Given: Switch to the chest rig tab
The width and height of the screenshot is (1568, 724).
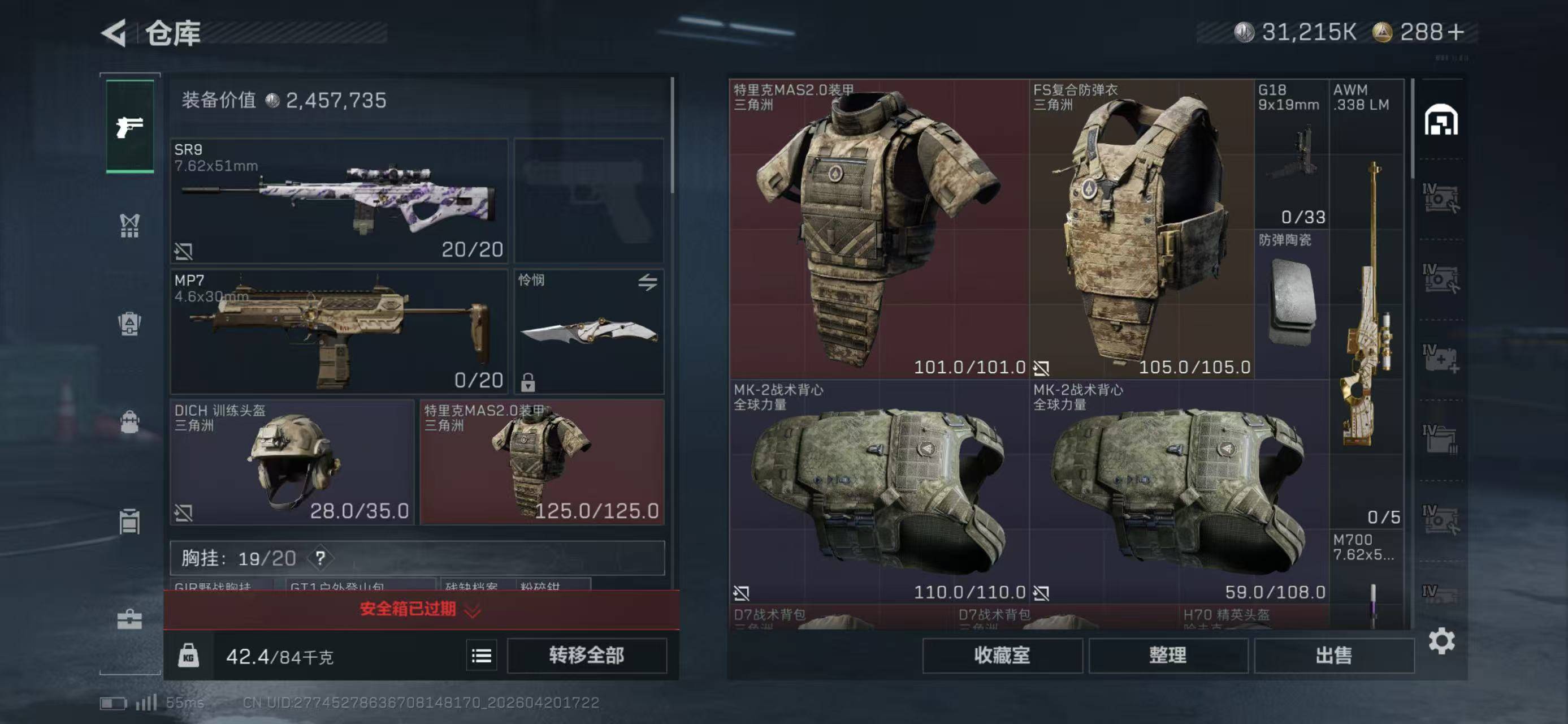Looking at the screenshot, I should [x=129, y=225].
